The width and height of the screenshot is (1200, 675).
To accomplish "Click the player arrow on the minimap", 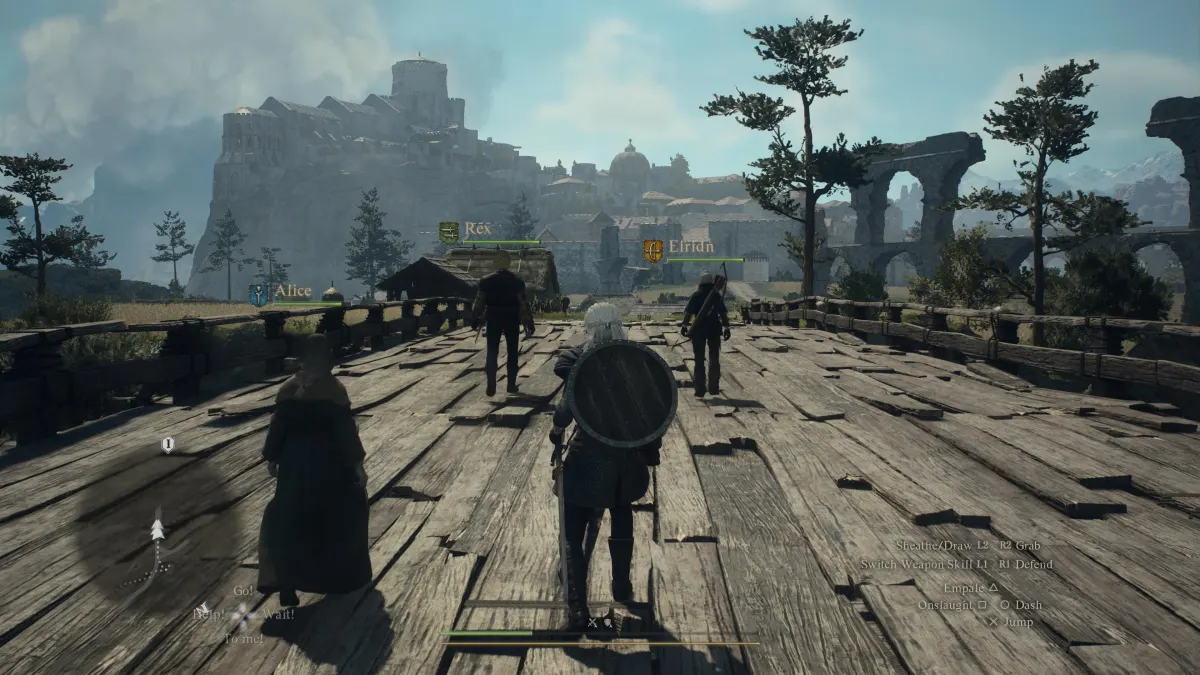I will (x=157, y=529).
